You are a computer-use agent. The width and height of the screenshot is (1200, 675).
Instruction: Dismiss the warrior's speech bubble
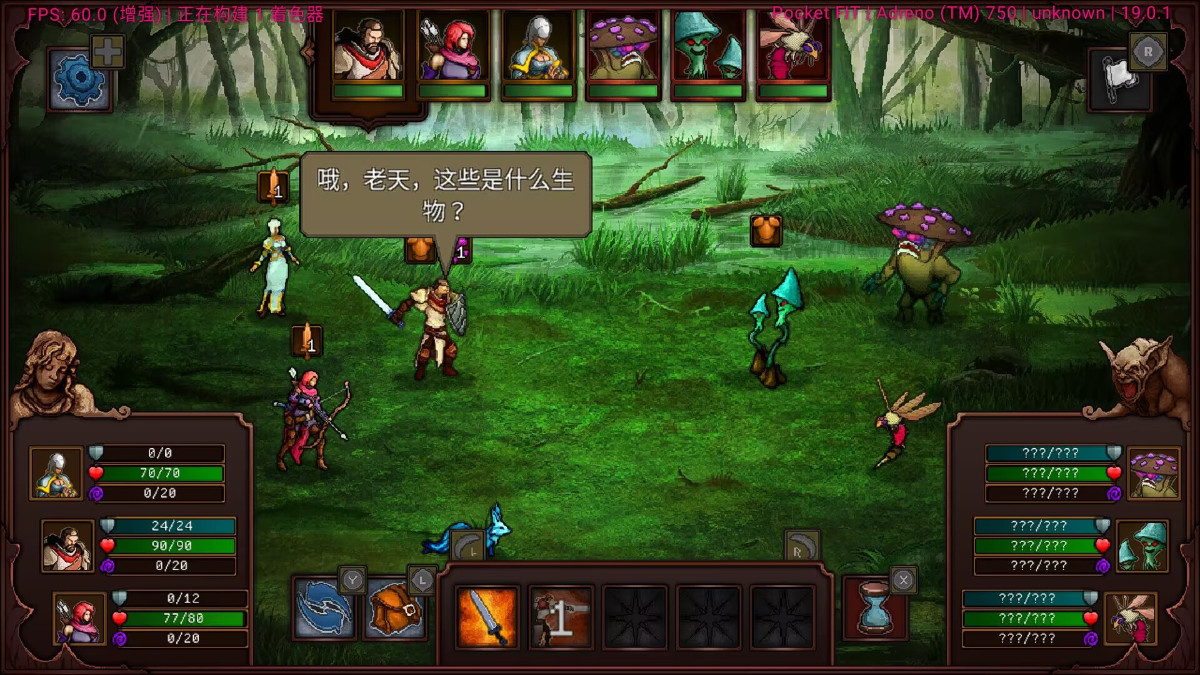tap(445, 194)
